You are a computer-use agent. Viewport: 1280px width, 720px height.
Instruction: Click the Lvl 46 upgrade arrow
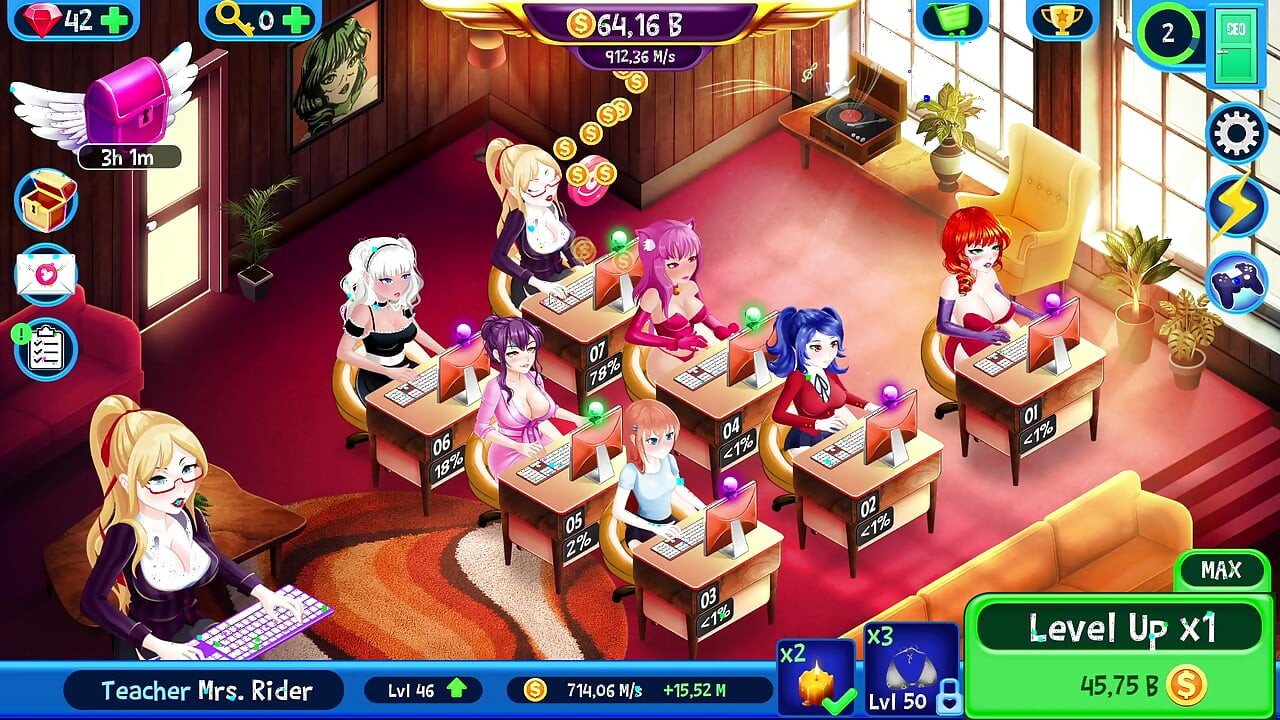pos(456,689)
